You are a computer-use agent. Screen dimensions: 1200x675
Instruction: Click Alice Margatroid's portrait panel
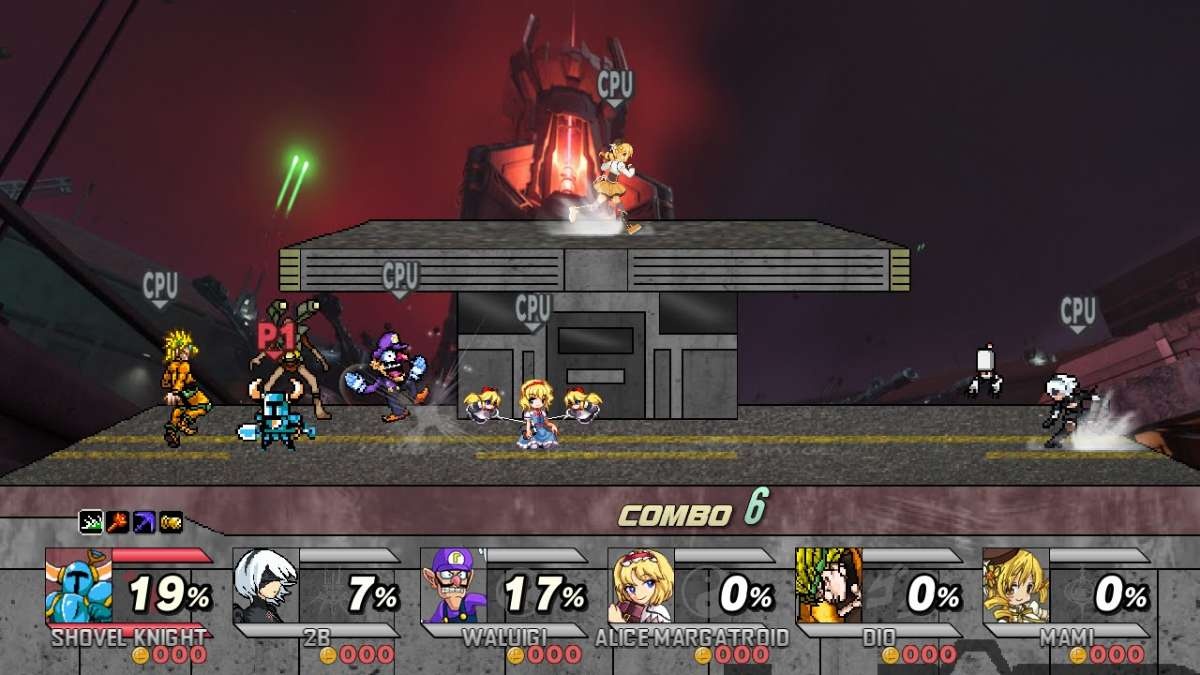point(641,586)
